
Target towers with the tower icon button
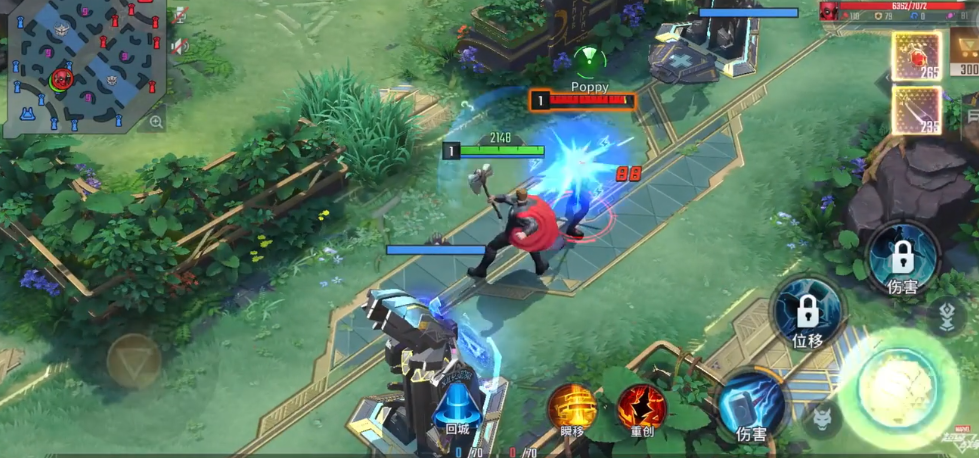pyautogui.click(x=946, y=316)
